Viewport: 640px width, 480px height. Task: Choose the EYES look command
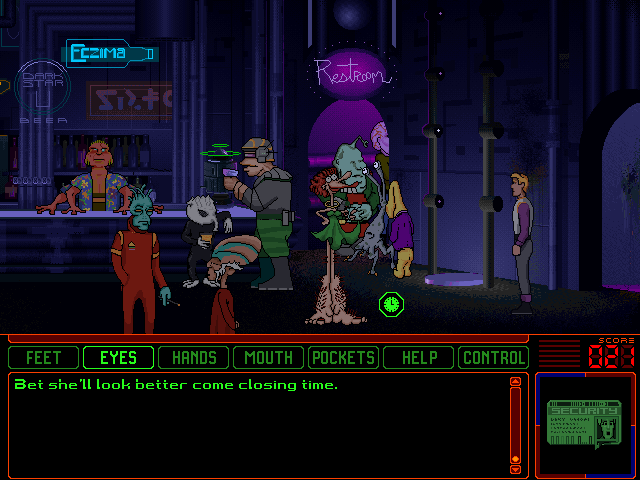(119, 357)
